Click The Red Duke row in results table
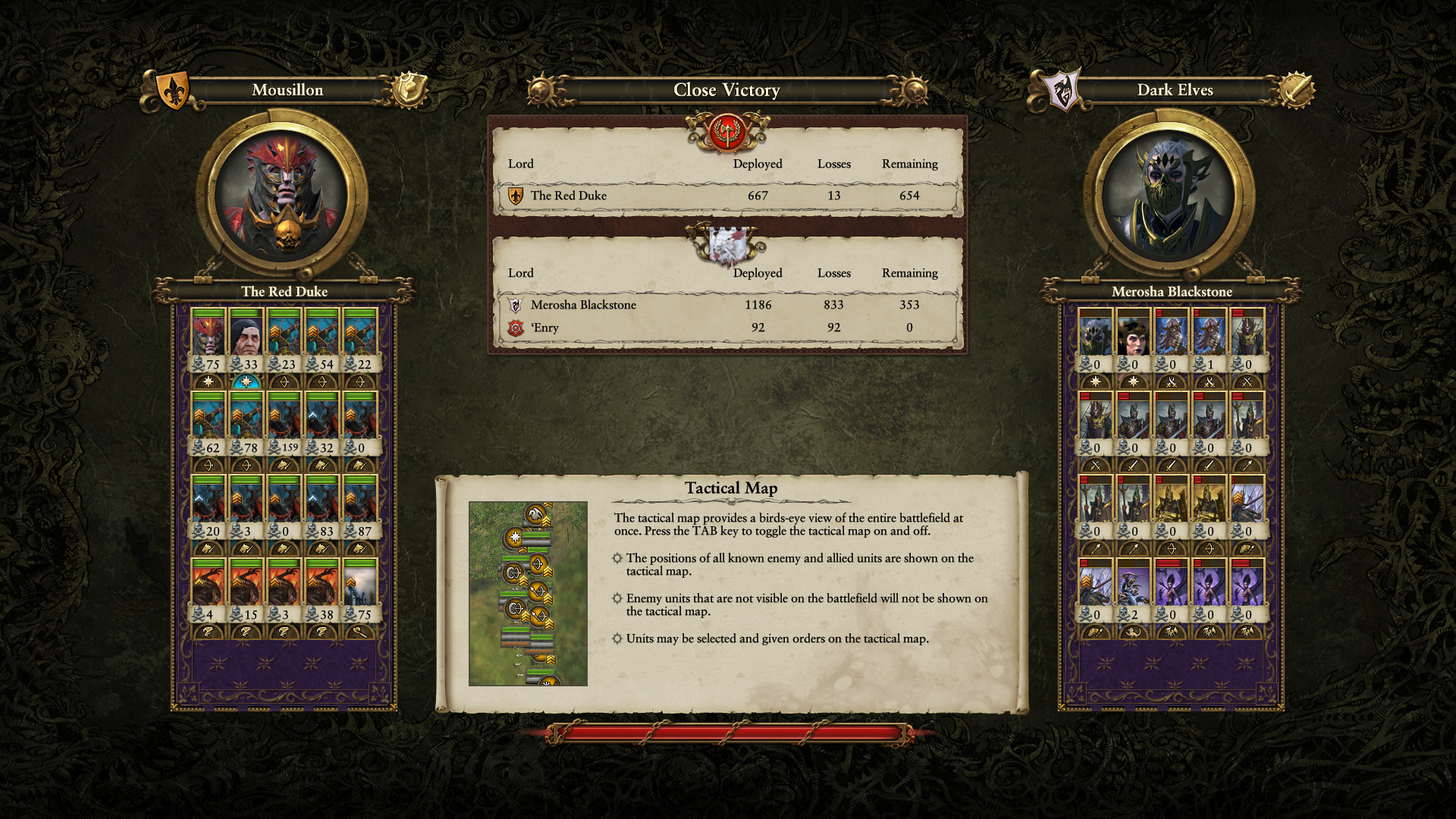Viewport: 1456px width, 819px height. point(726,196)
